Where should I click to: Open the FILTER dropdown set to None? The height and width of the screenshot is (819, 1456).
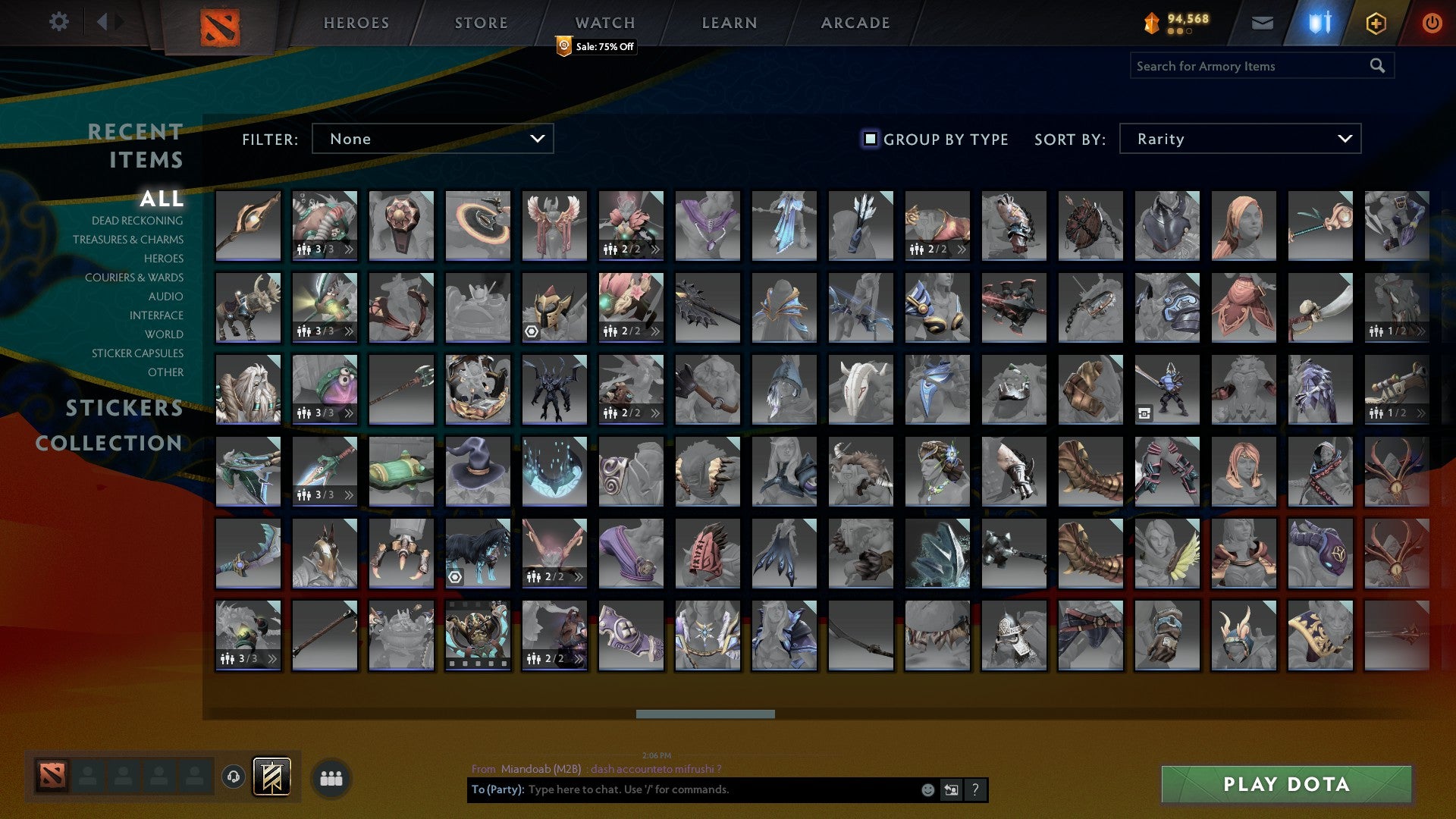click(432, 138)
